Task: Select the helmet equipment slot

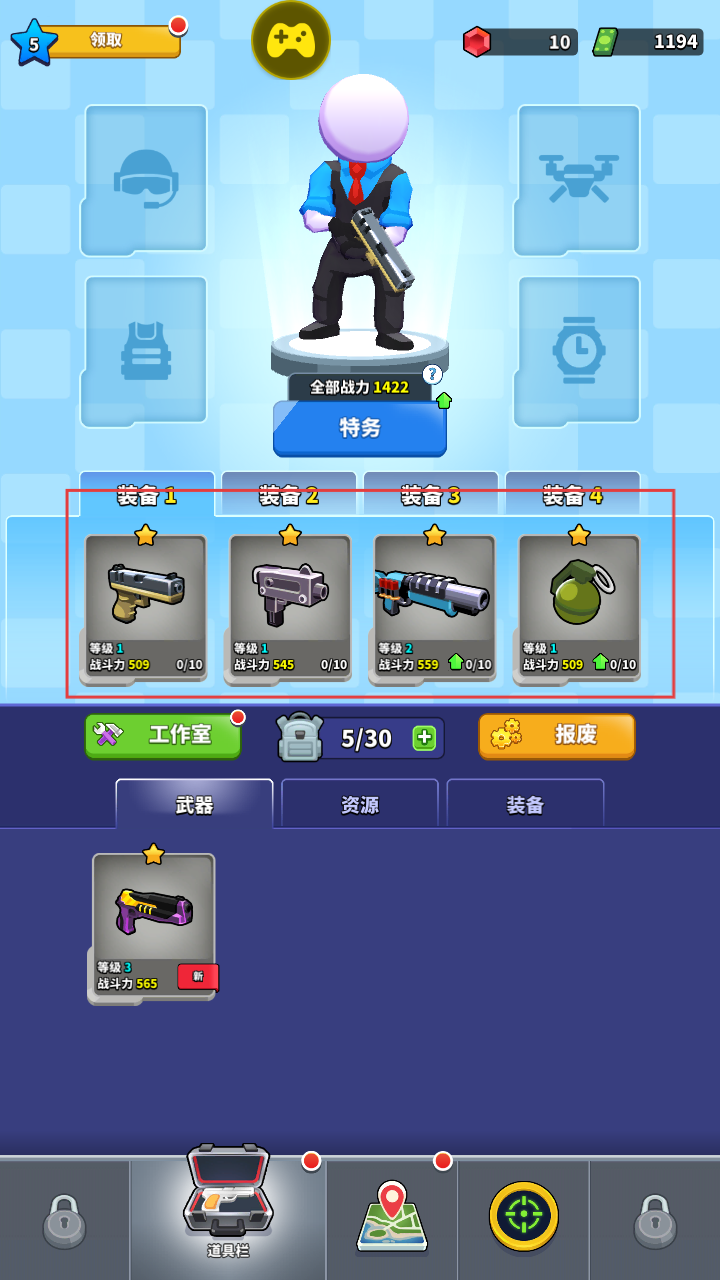Action: 146,179
